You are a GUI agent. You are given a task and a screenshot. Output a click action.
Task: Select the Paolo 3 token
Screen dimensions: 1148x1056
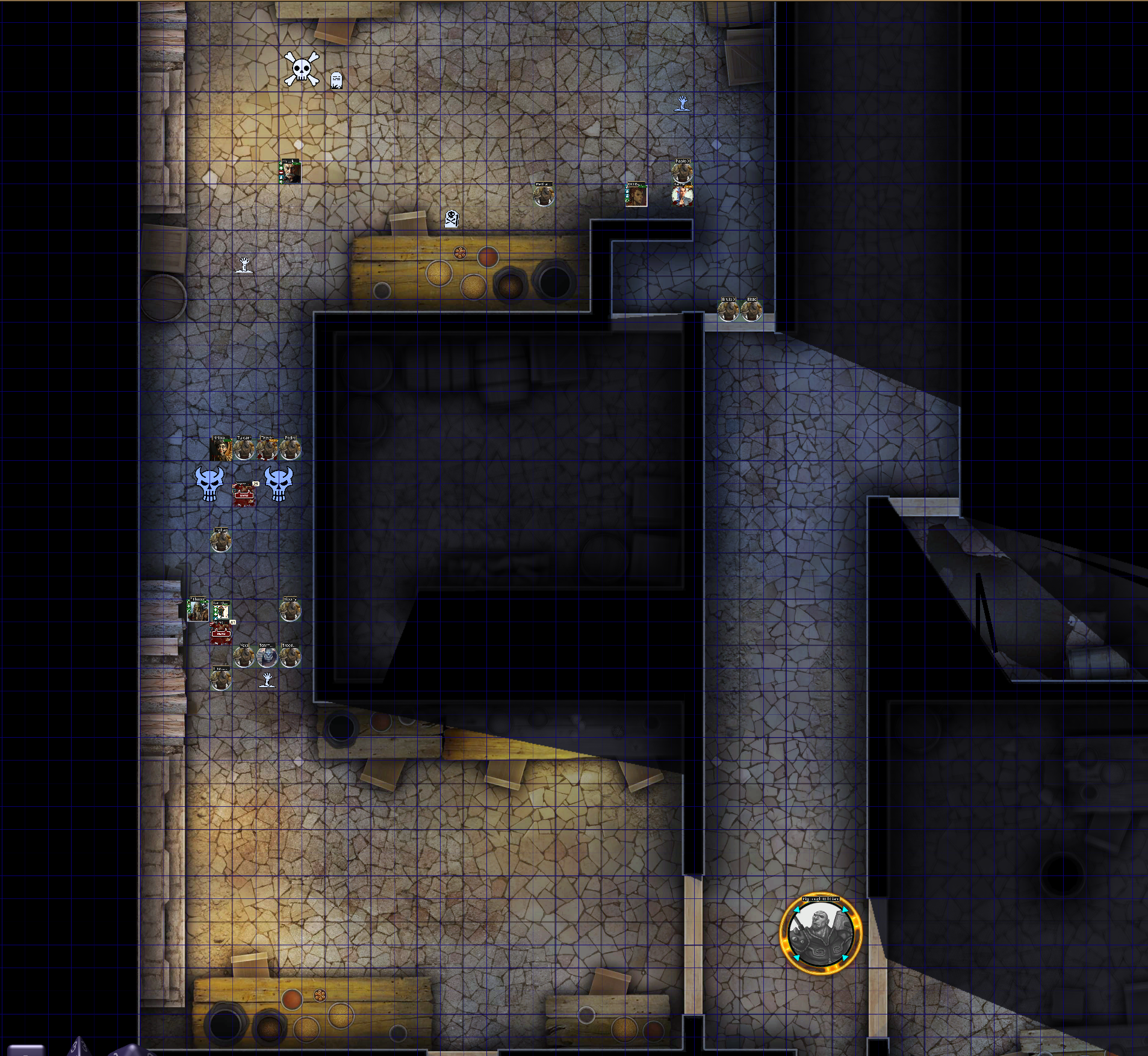pos(682,172)
